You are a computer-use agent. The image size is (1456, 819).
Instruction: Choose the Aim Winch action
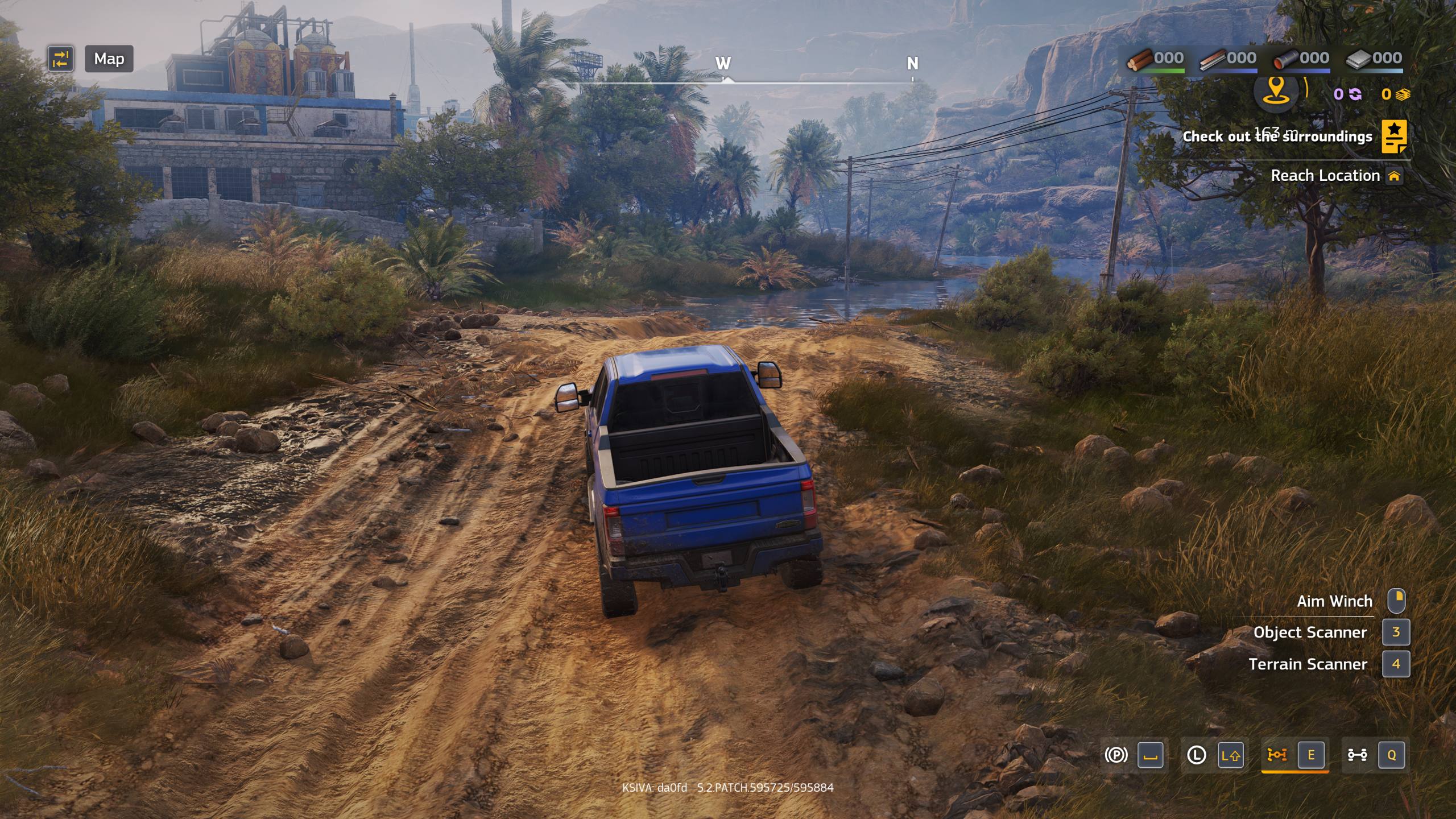coord(1334,601)
